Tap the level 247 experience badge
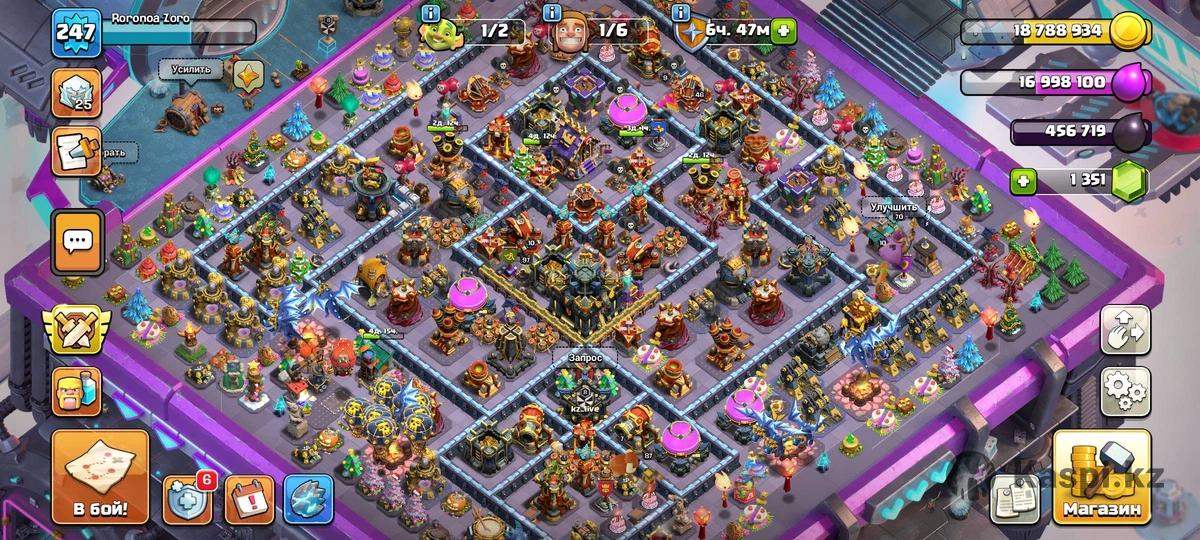This screenshot has height=540, width=1200. point(75,33)
